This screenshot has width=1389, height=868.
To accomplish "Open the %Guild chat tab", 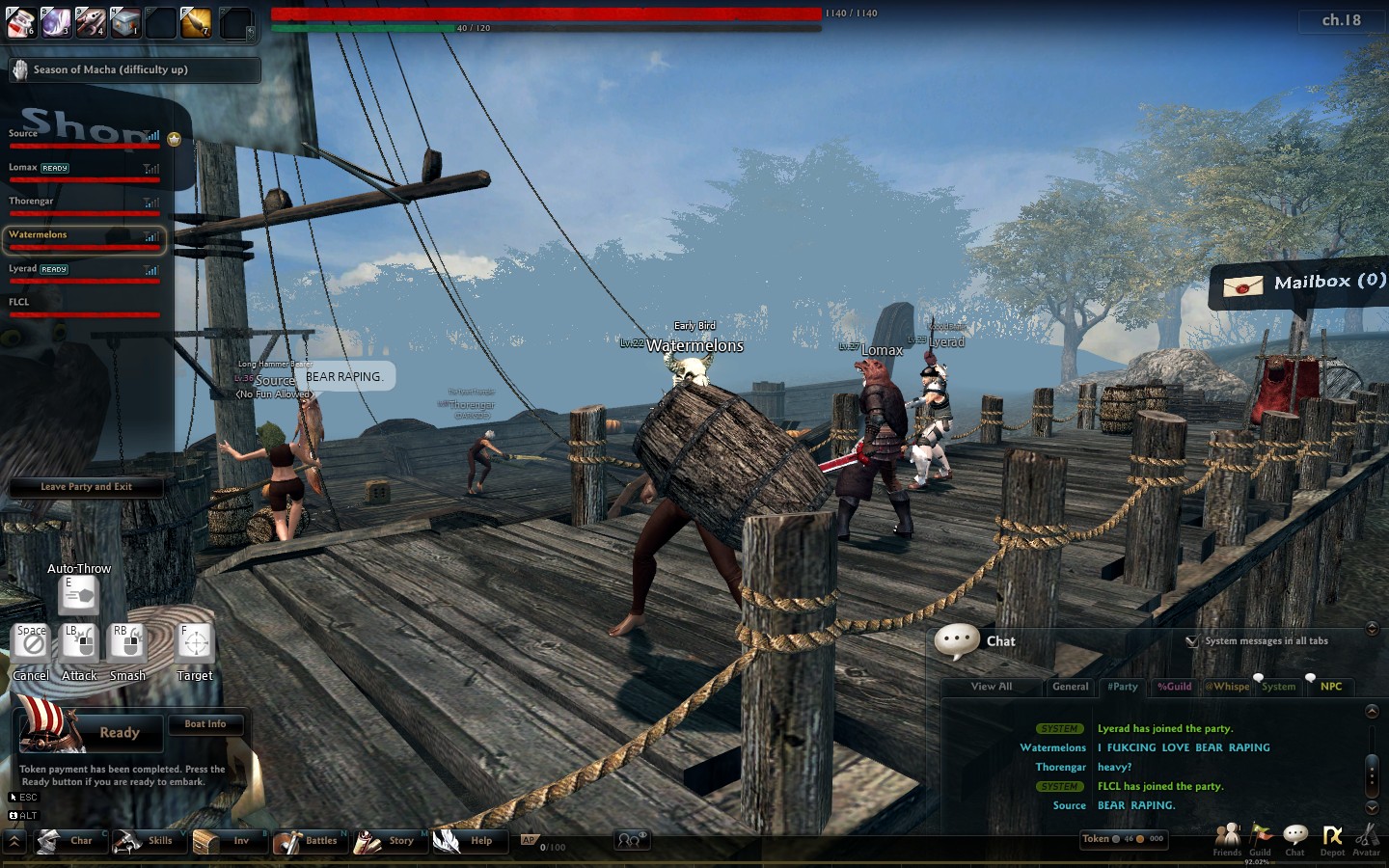I will pos(1174,687).
